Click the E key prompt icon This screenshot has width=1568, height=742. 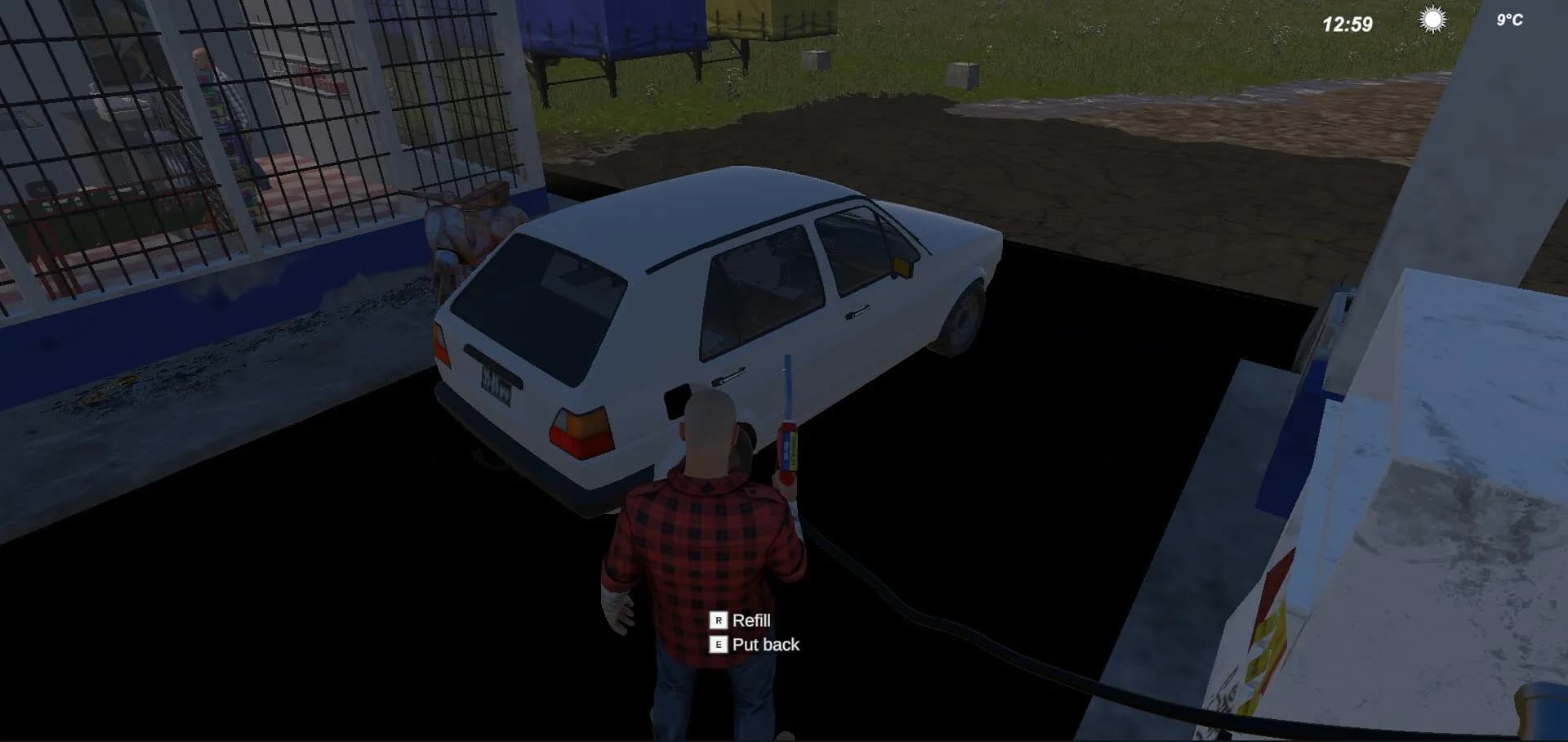718,646
